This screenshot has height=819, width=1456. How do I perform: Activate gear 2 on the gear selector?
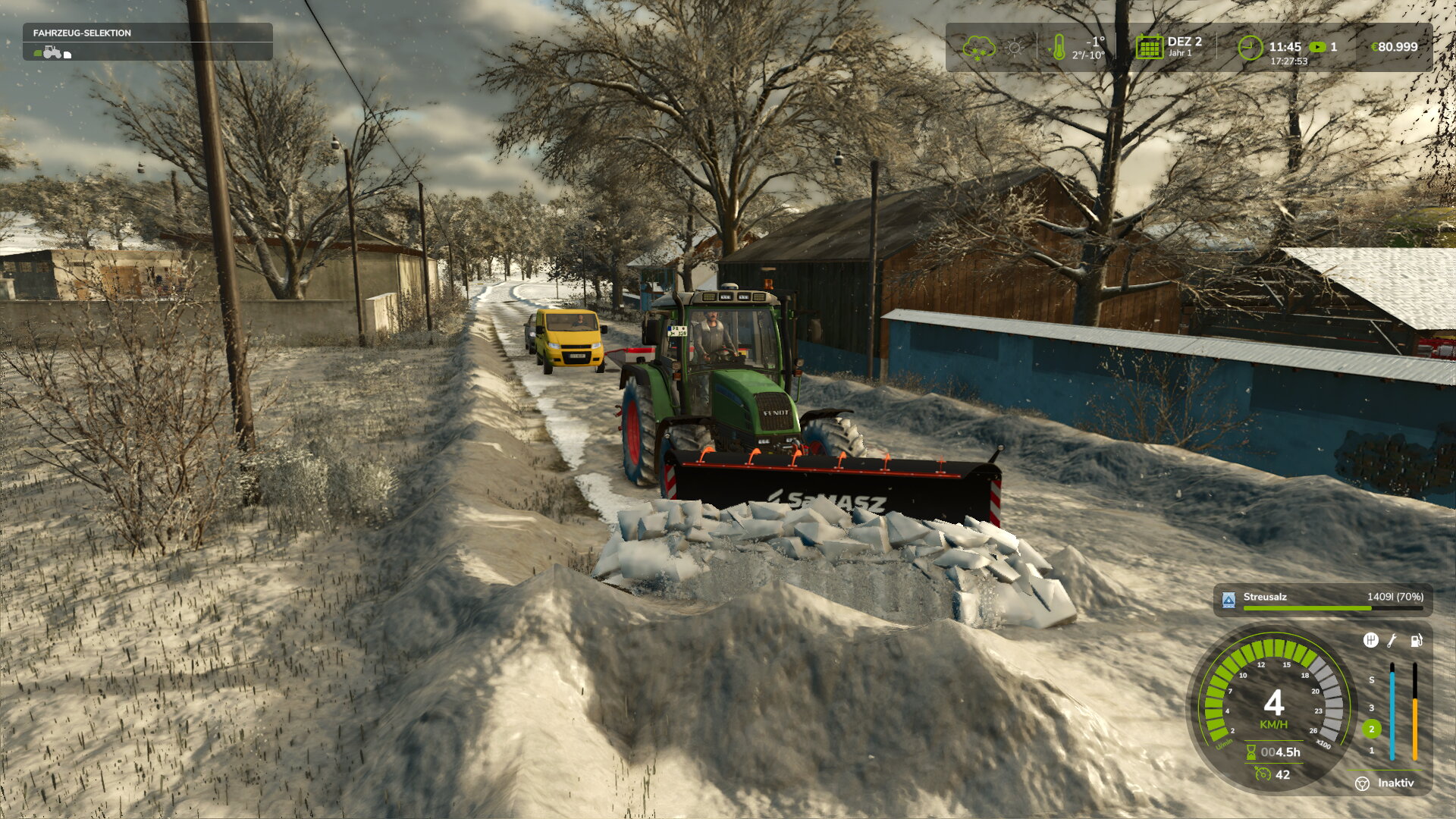point(1372,728)
